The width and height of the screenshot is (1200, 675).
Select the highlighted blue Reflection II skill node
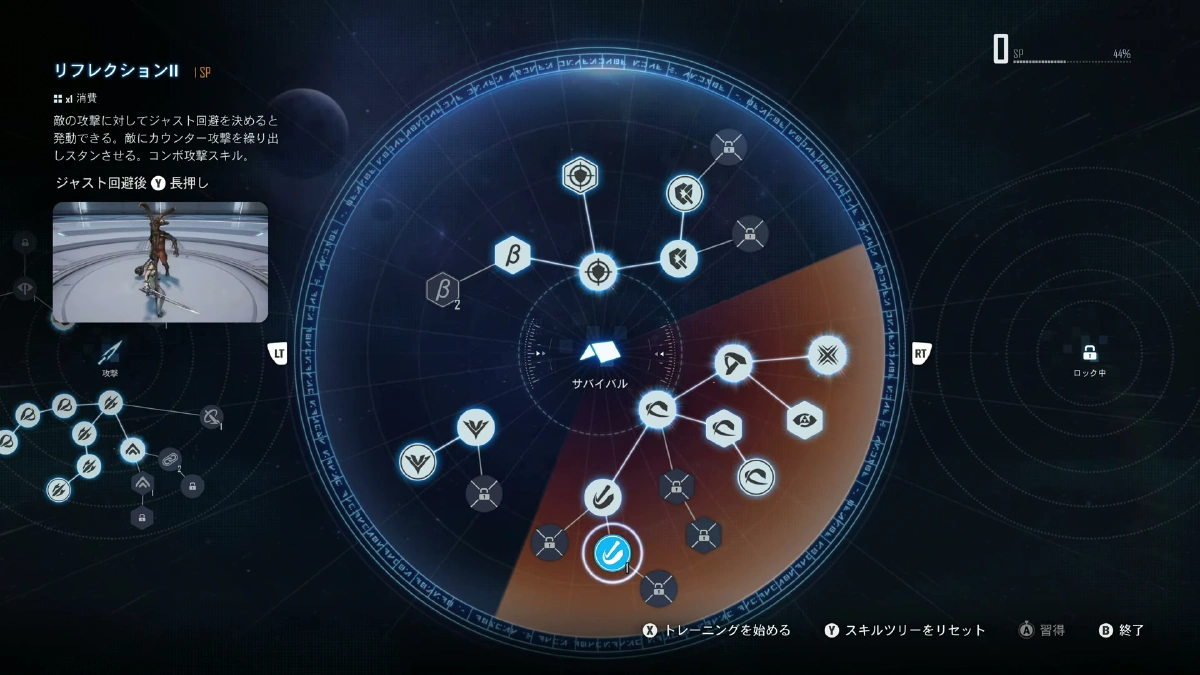(610, 551)
